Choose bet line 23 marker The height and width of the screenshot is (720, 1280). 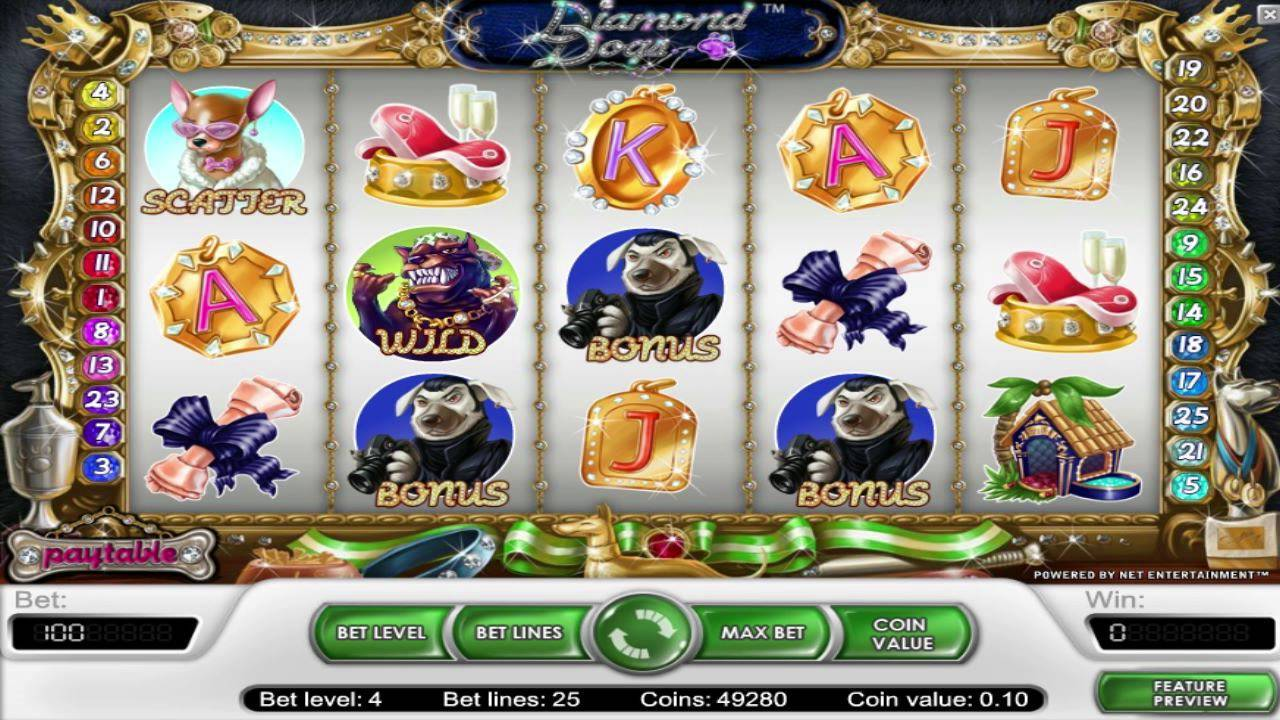tap(101, 399)
